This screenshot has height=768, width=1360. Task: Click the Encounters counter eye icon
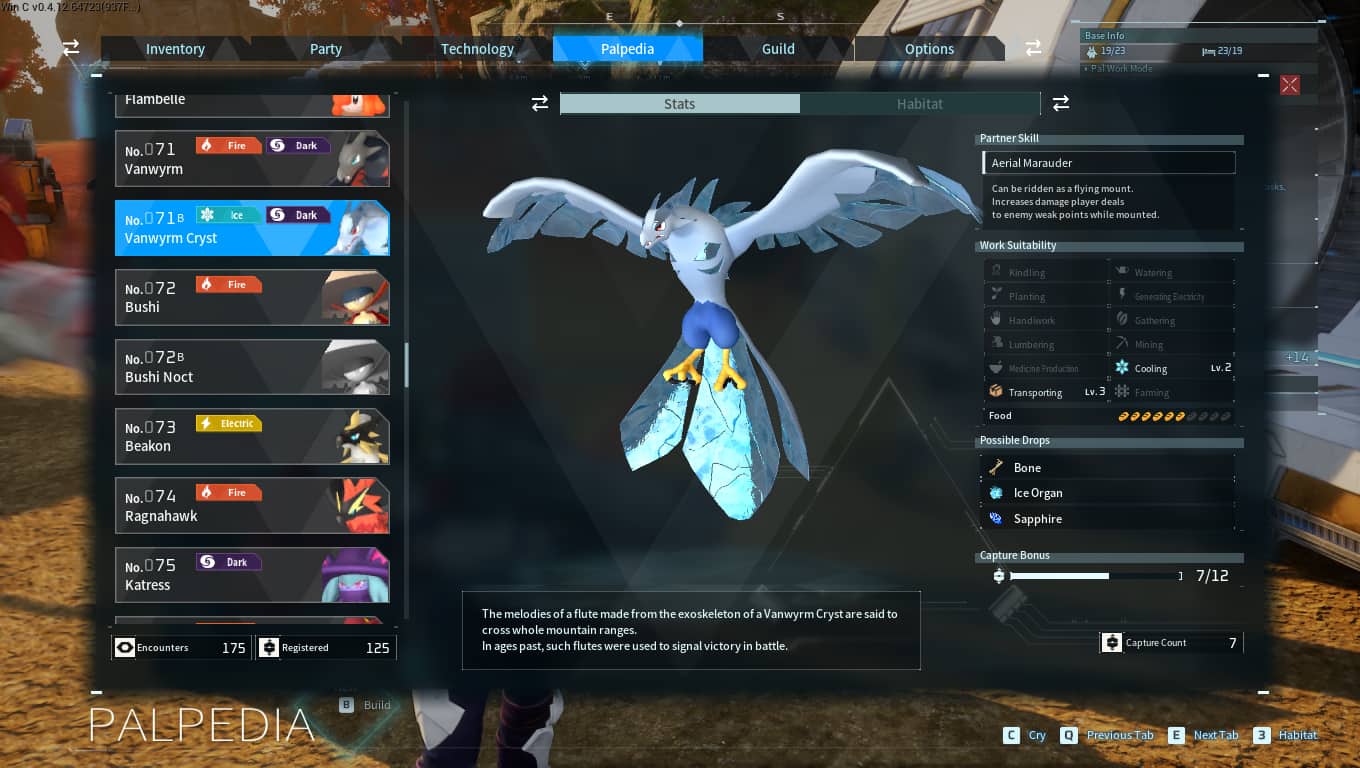[125, 647]
